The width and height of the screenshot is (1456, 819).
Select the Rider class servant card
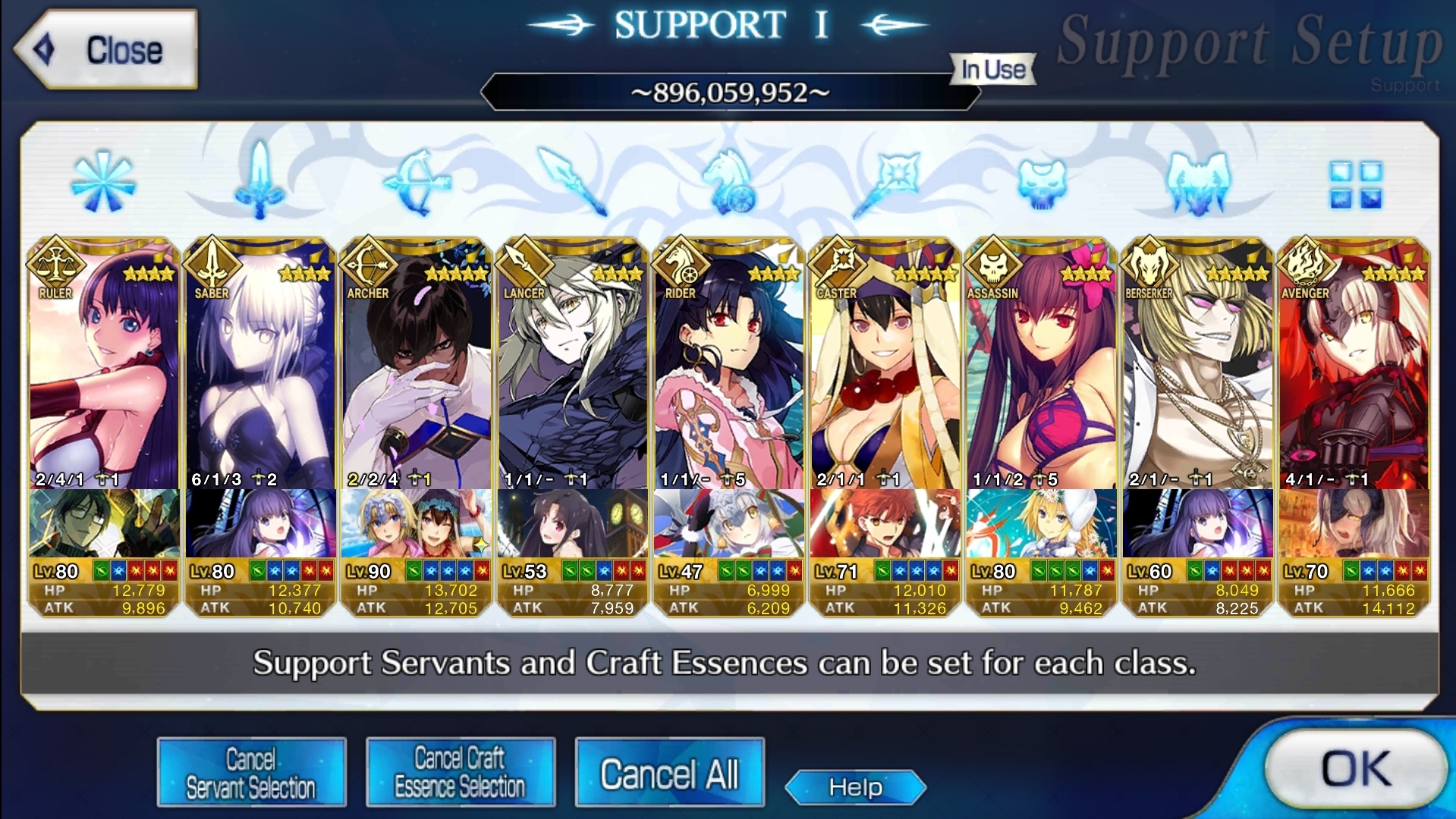coord(729,372)
